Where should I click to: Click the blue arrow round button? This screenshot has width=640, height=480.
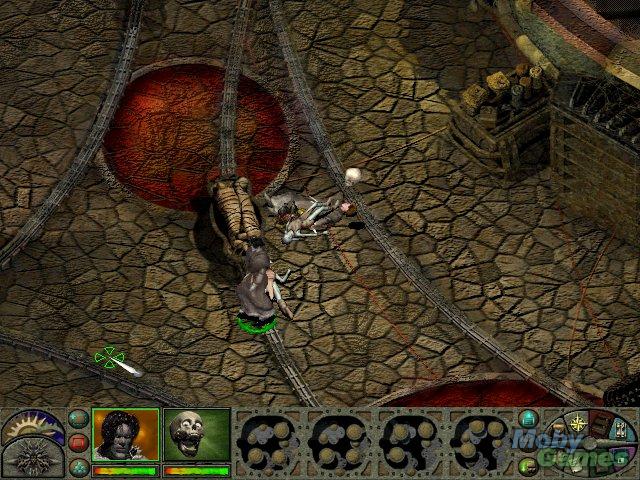529,420
